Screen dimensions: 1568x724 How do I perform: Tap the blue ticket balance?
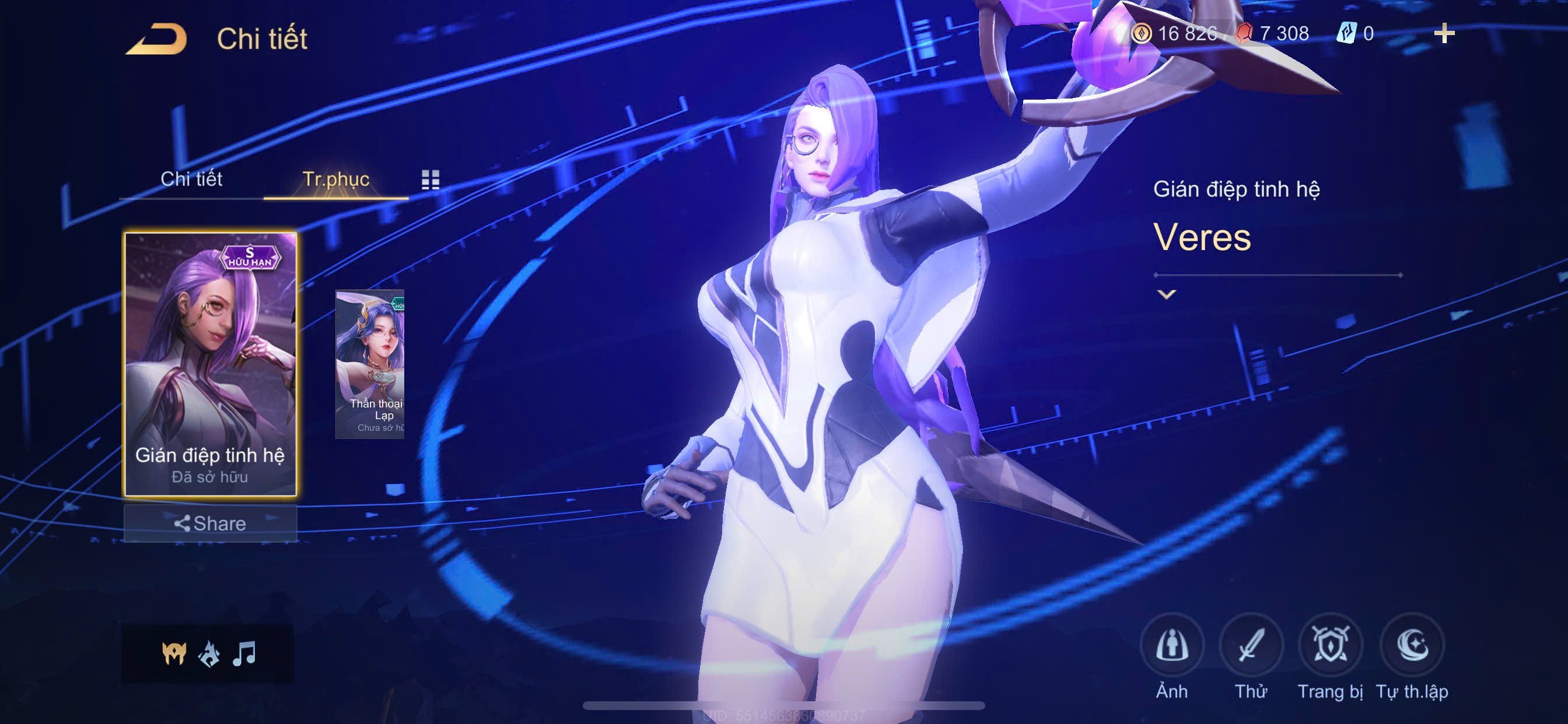pyautogui.click(x=1356, y=33)
